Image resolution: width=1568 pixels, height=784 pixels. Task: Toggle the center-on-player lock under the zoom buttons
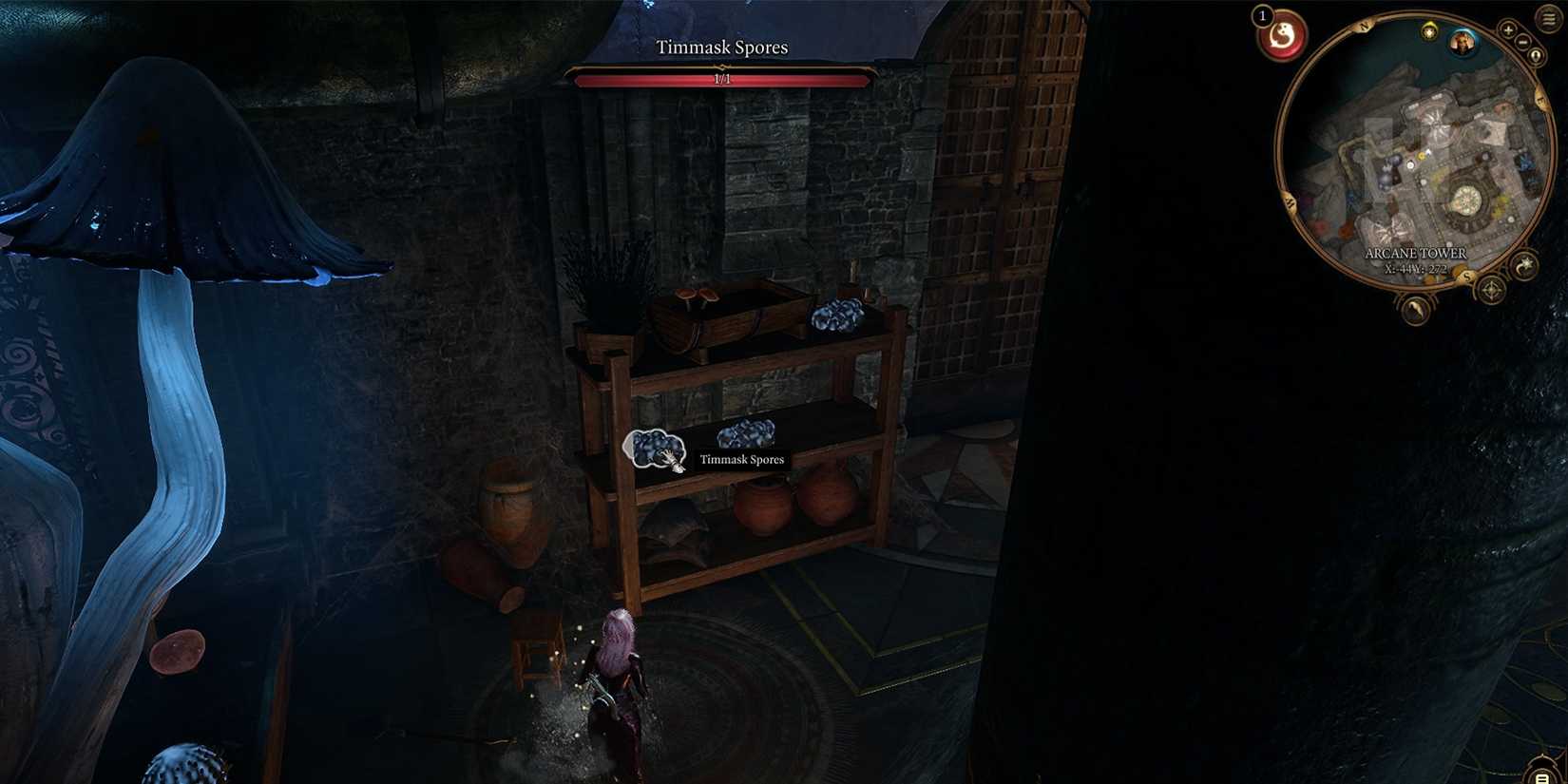point(1536,53)
